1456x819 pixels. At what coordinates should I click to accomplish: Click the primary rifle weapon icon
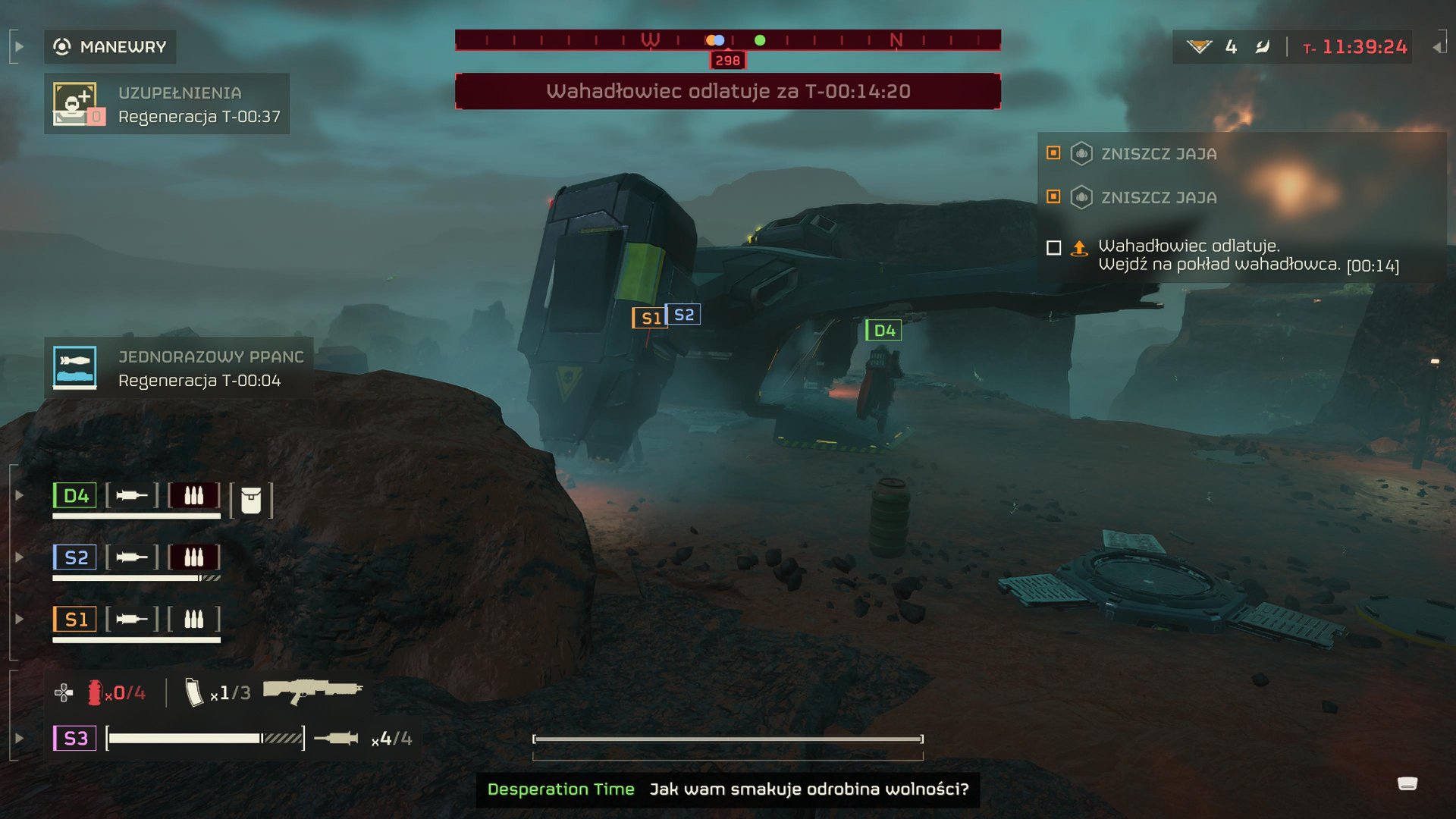pos(312,691)
